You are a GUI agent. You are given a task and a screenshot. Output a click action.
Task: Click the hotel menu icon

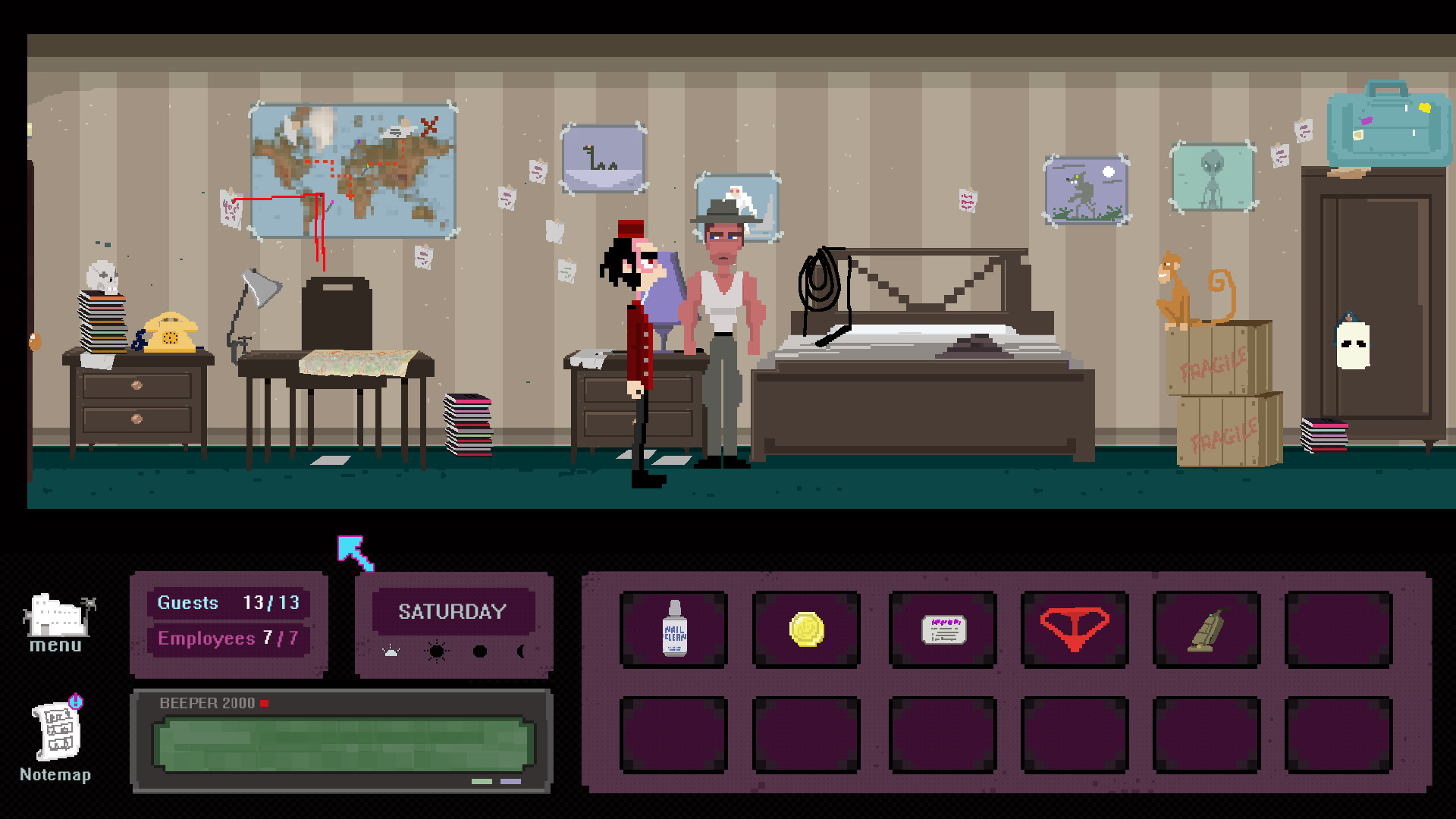[x=58, y=616]
